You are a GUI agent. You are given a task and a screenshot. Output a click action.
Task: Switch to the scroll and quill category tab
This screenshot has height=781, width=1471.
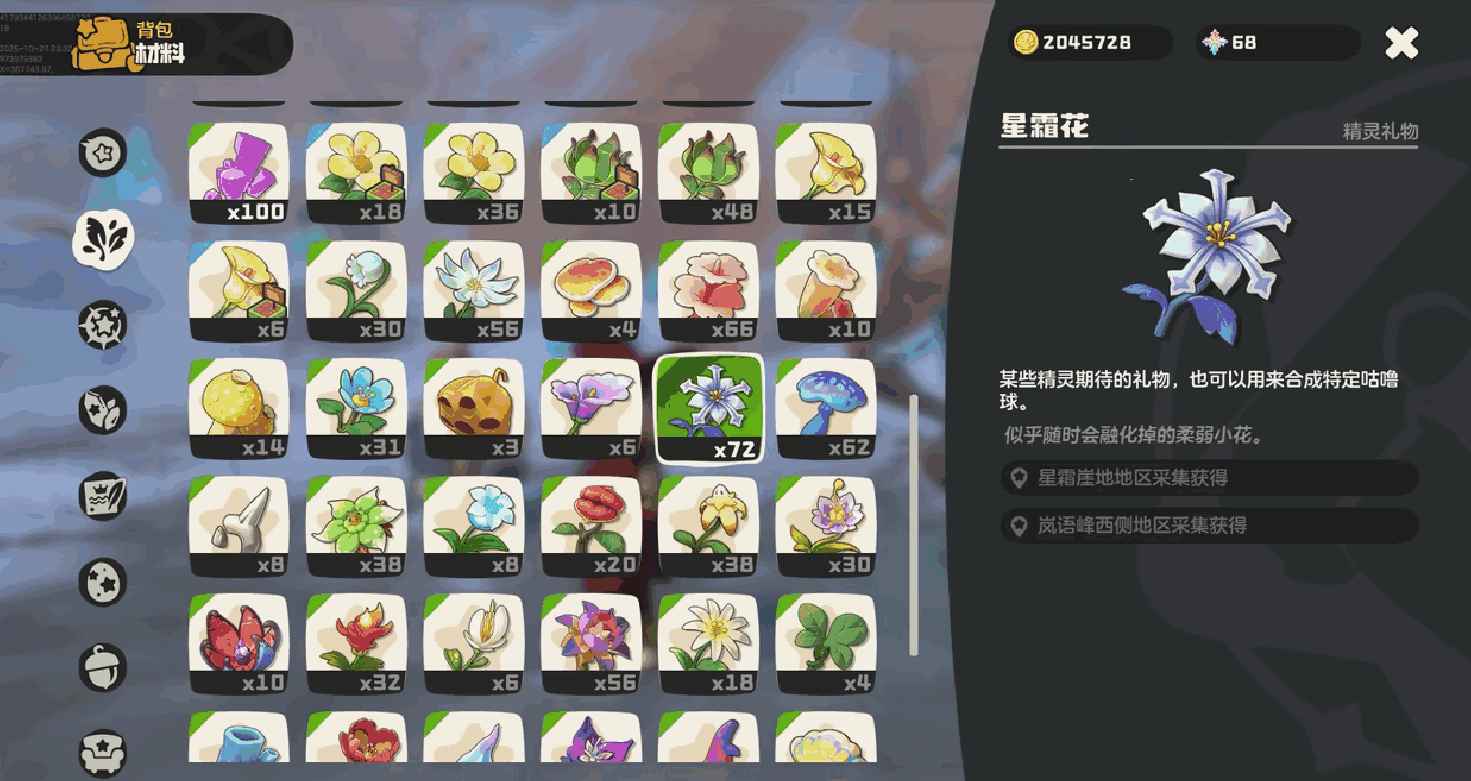pos(104,495)
